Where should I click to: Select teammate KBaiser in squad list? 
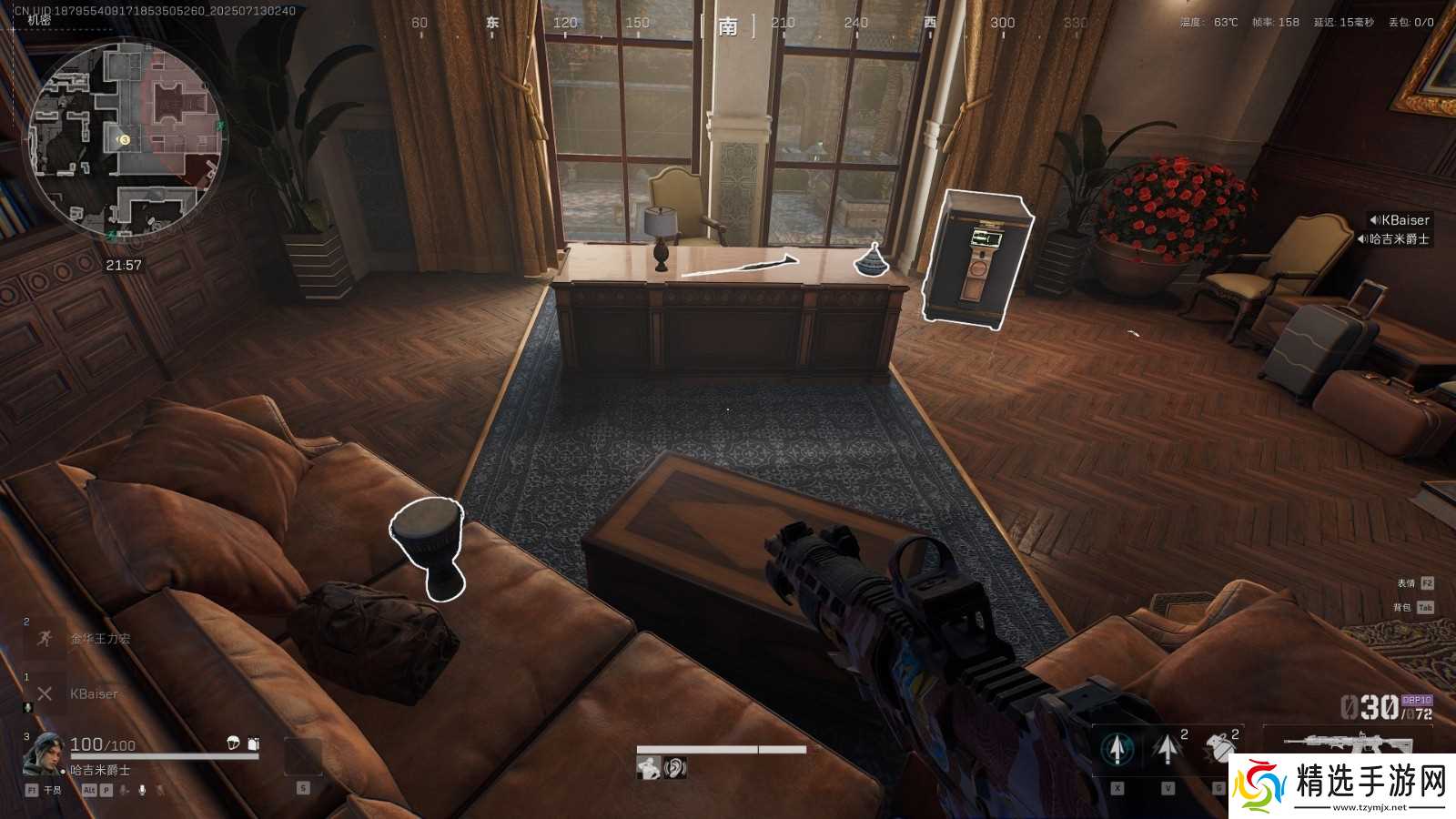[94, 694]
